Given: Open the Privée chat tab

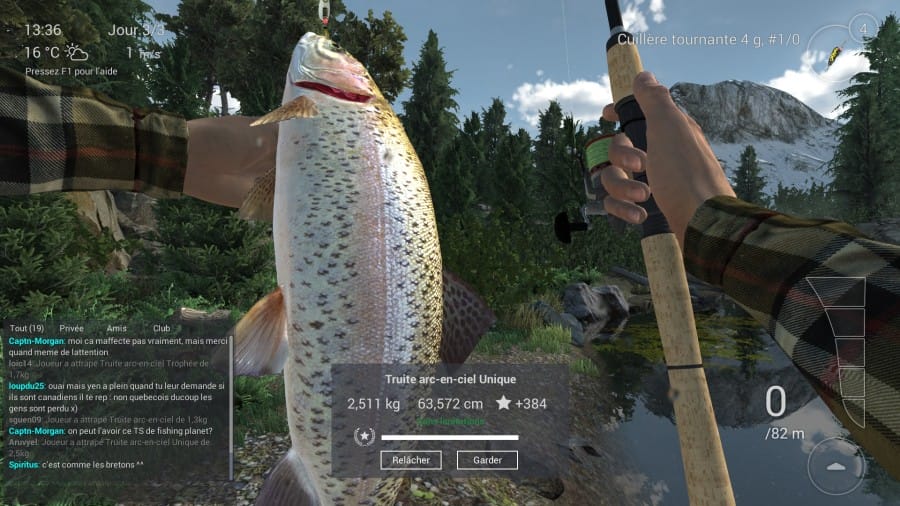Looking at the screenshot, I should click(72, 328).
